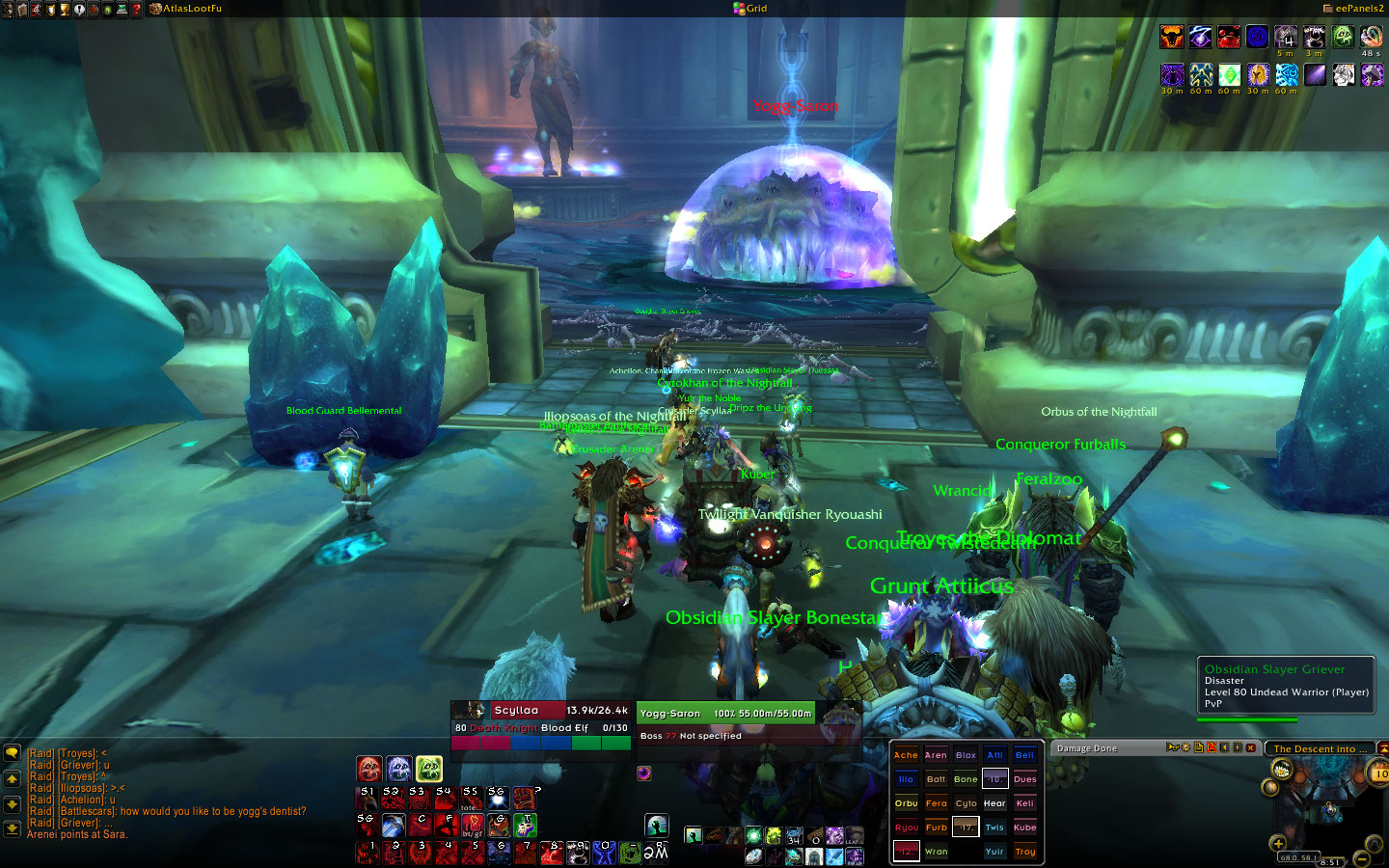Use the ability bound to key 1

(368, 852)
